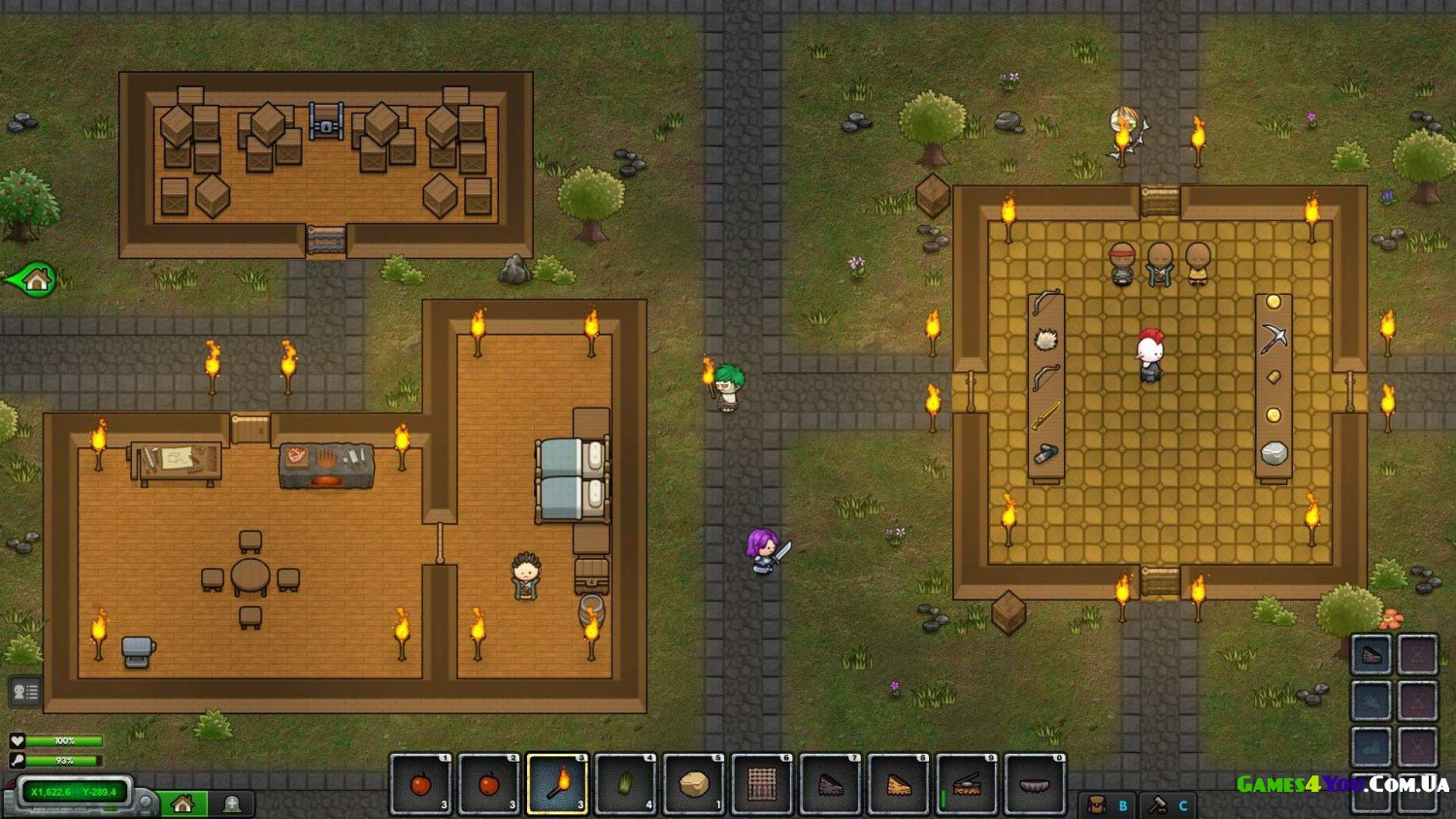Choose the thatch roof piece in slot 8
This screenshot has height=819, width=1456.
898,784
